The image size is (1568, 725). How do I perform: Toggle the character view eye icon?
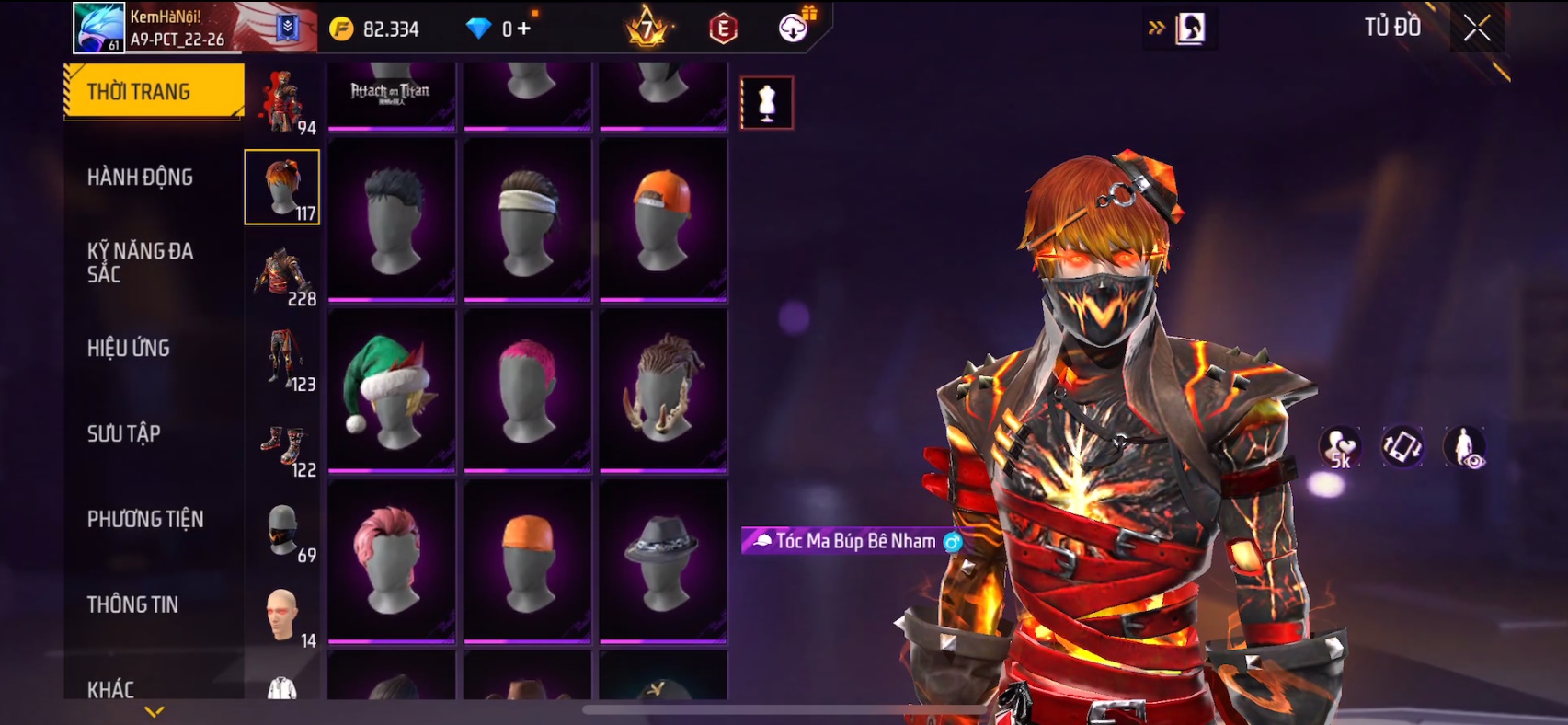coord(1464,447)
